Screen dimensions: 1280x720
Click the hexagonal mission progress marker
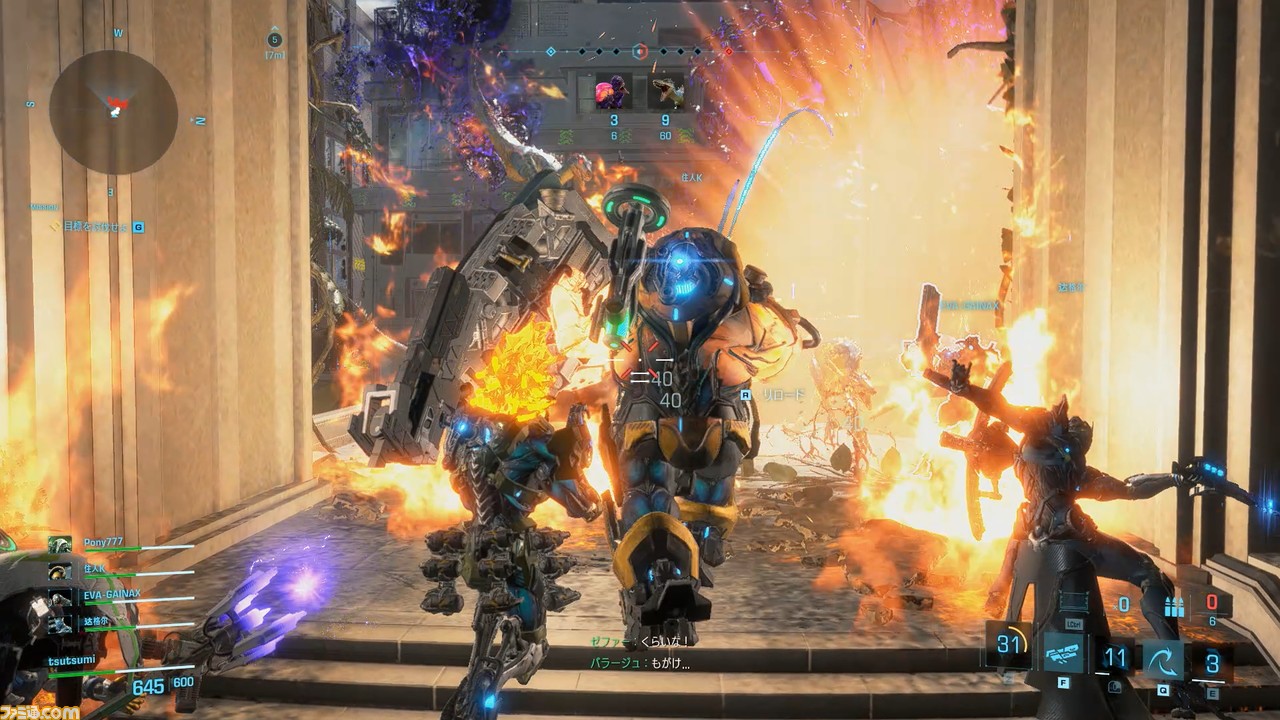pyautogui.click(x=641, y=51)
